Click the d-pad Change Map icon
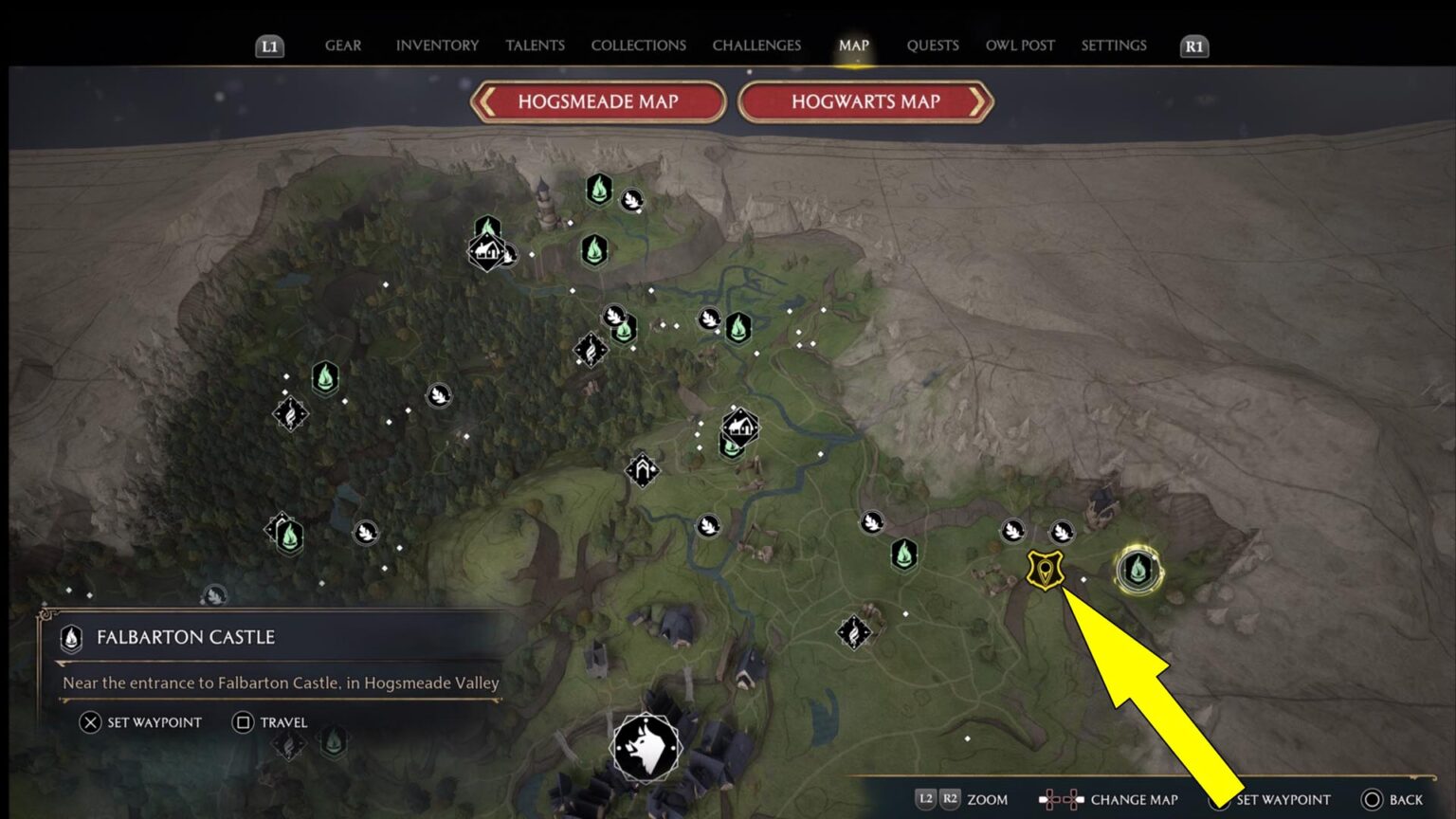1456x819 pixels. tap(1064, 799)
